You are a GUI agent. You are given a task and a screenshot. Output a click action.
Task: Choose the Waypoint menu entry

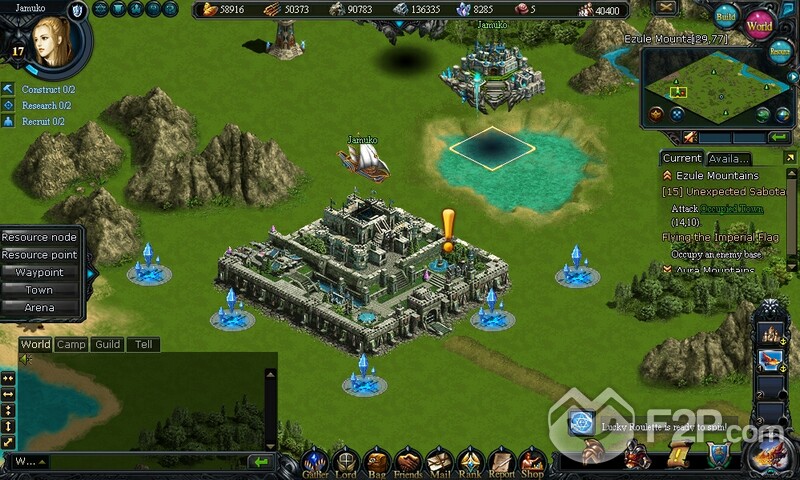point(40,272)
